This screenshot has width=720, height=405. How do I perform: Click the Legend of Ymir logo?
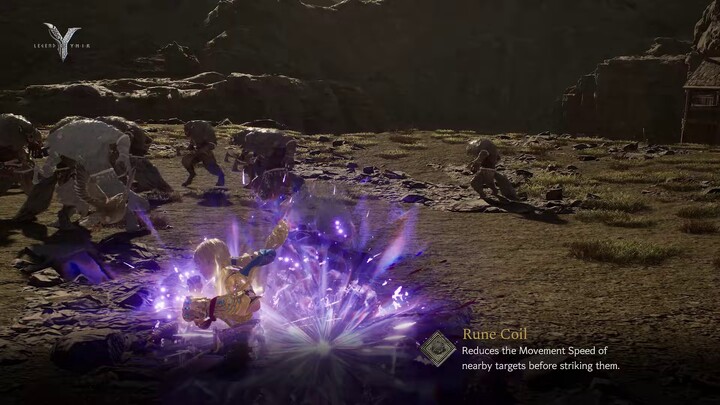coord(61,42)
